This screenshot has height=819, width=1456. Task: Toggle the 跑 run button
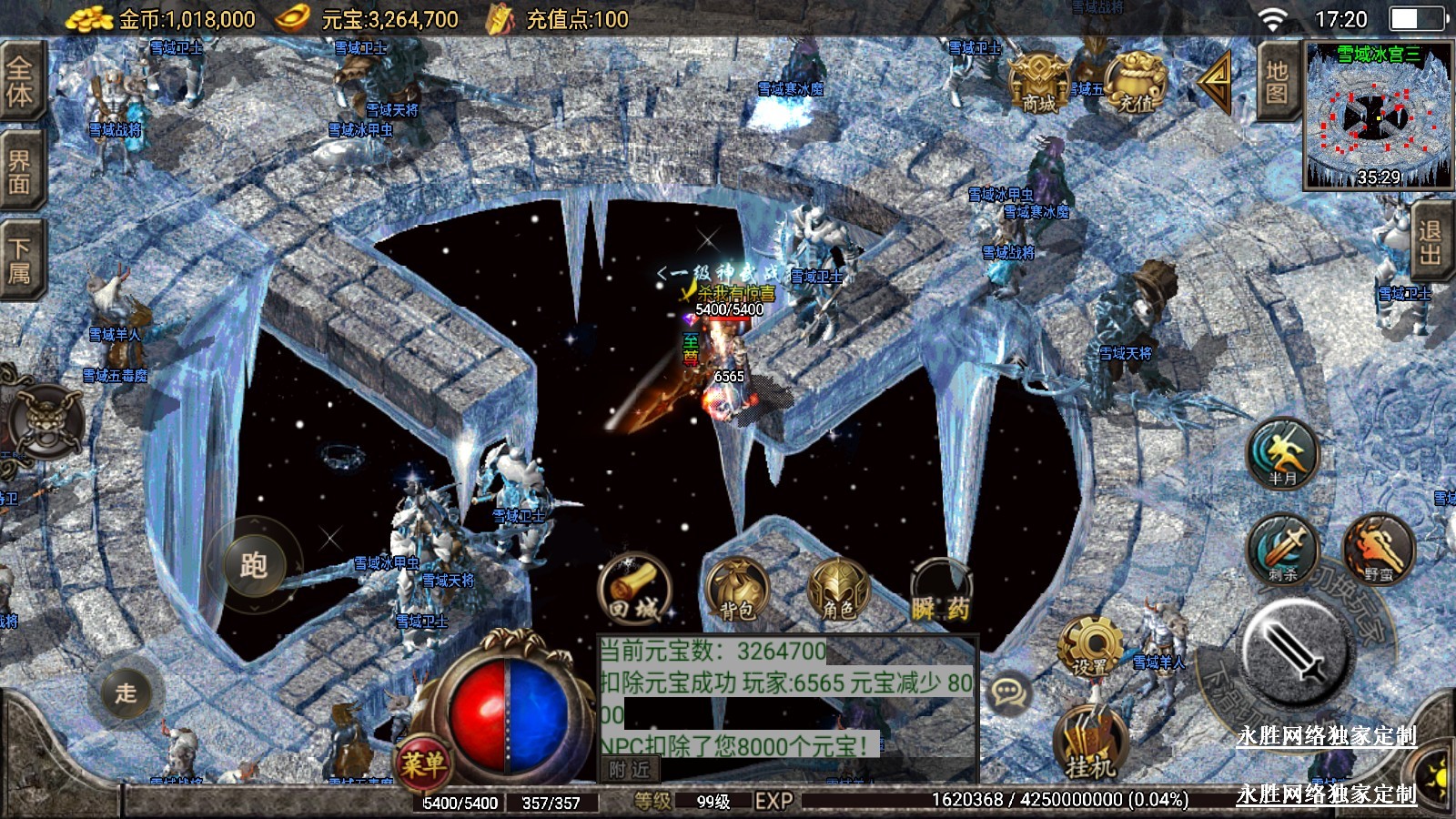[254, 565]
